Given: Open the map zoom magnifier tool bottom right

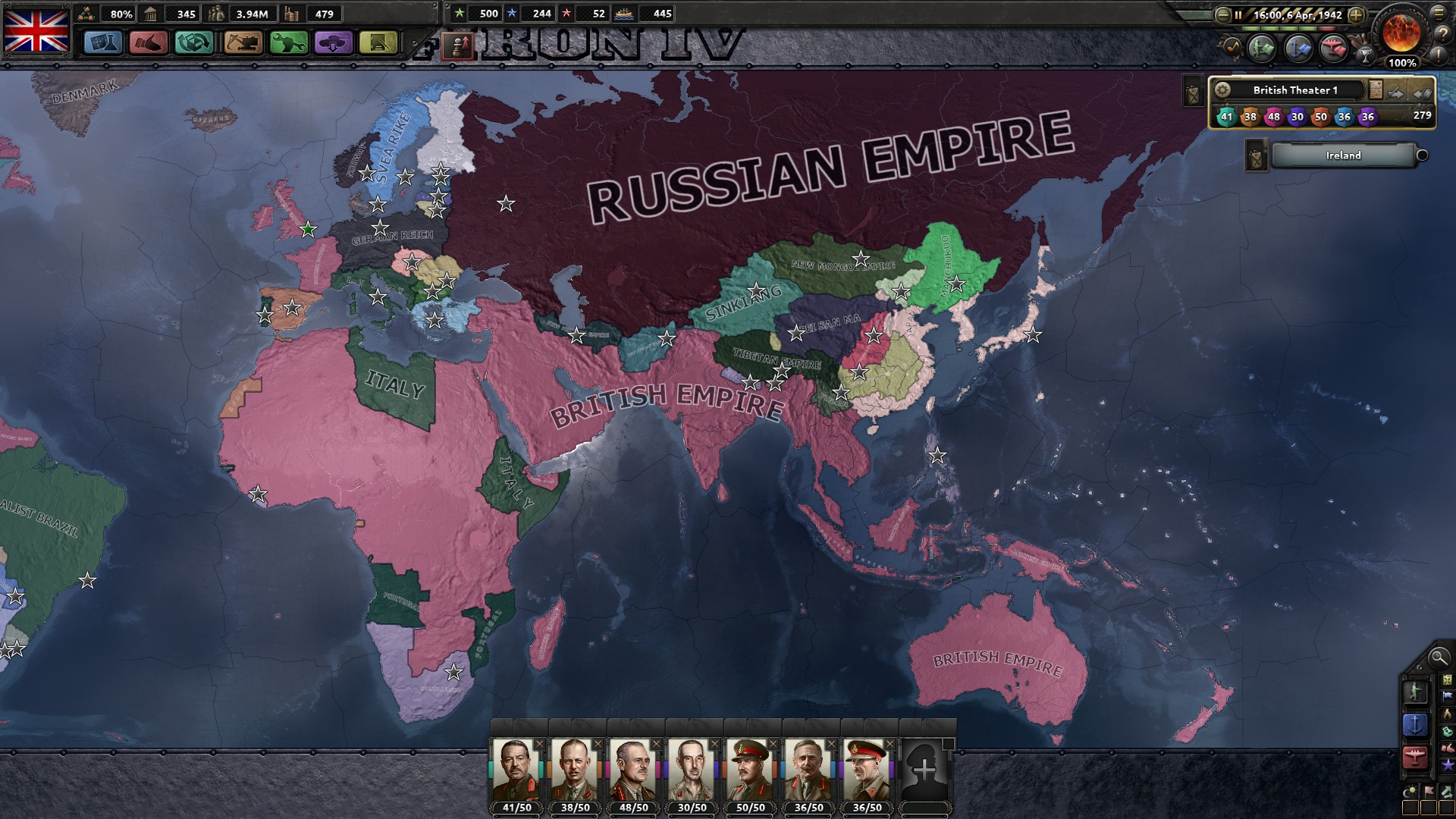Looking at the screenshot, I should pyautogui.click(x=1439, y=657).
